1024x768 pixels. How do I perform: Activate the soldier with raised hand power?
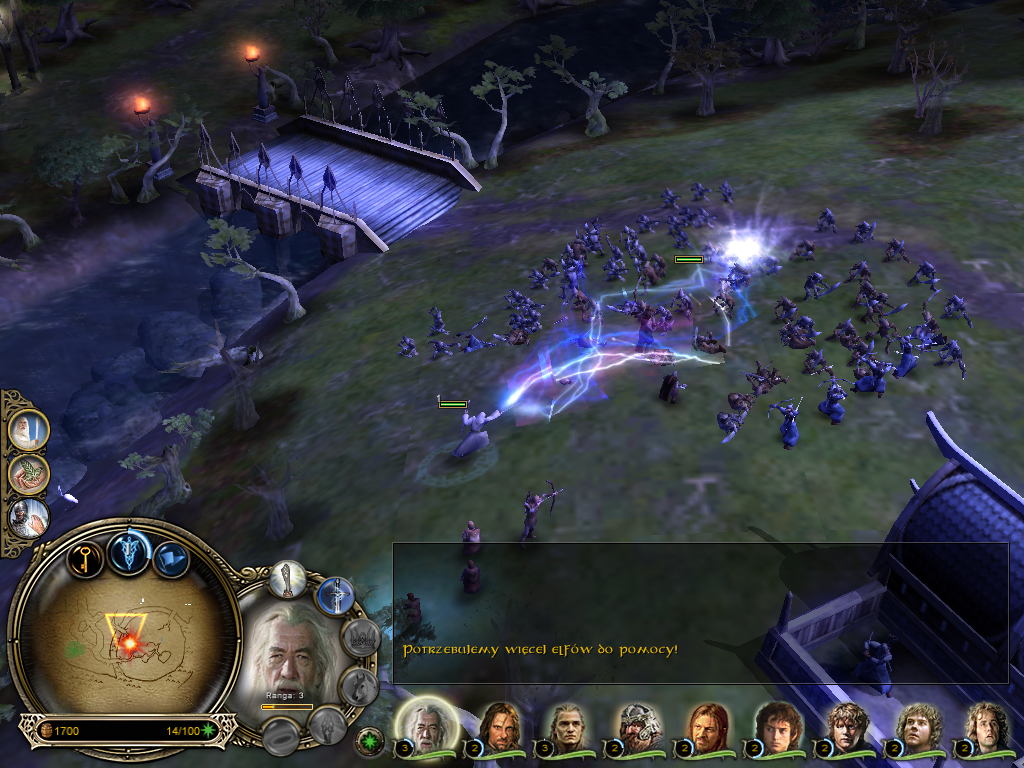click(x=29, y=517)
